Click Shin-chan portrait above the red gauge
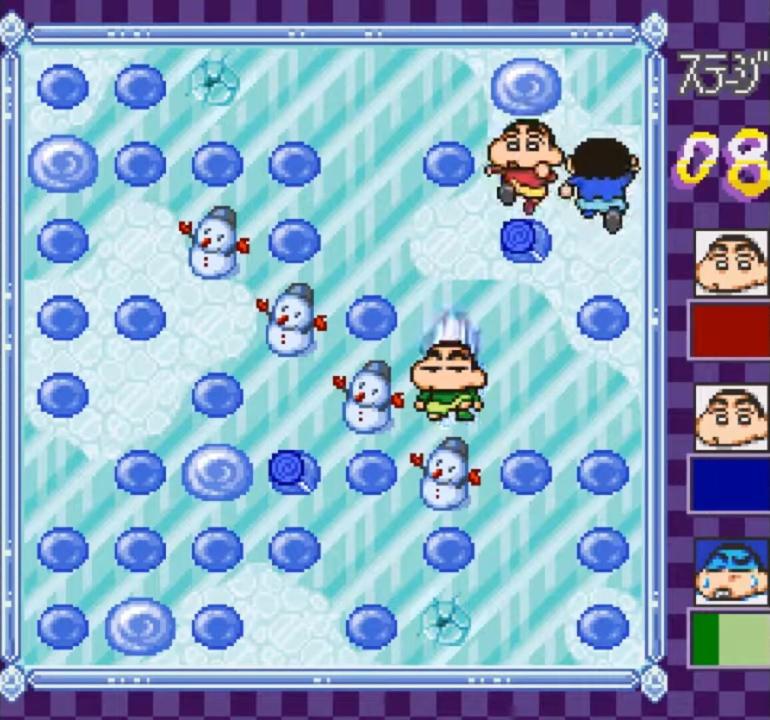The height and width of the screenshot is (720, 770). (732, 263)
